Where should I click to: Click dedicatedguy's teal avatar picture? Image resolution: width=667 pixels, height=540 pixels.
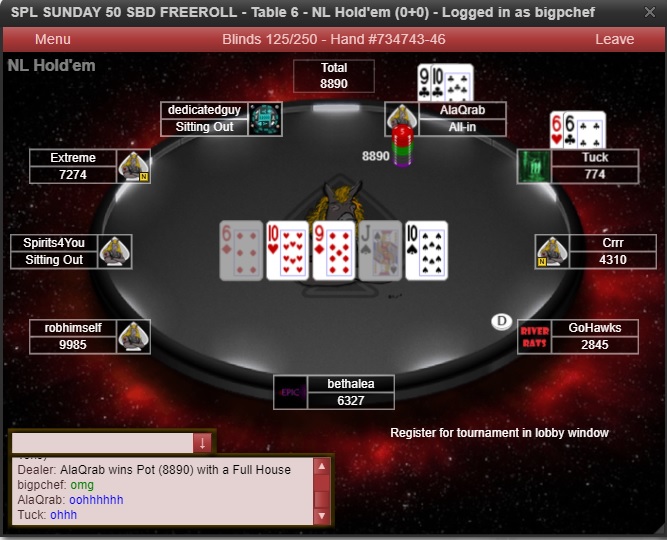[265, 119]
